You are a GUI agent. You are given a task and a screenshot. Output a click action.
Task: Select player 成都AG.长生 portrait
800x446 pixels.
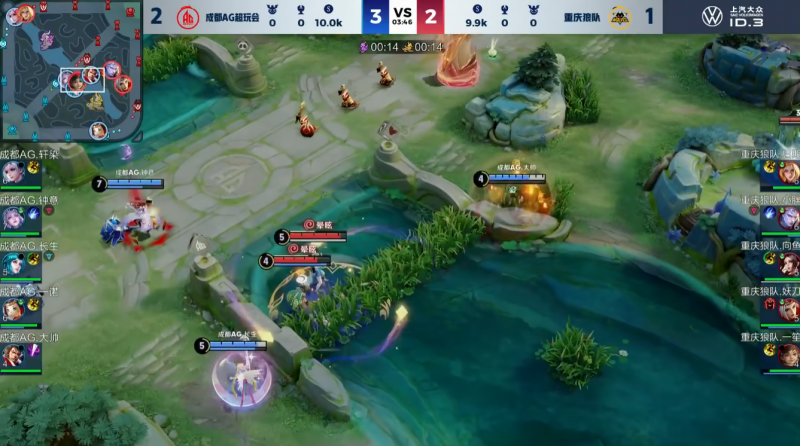[13, 263]
